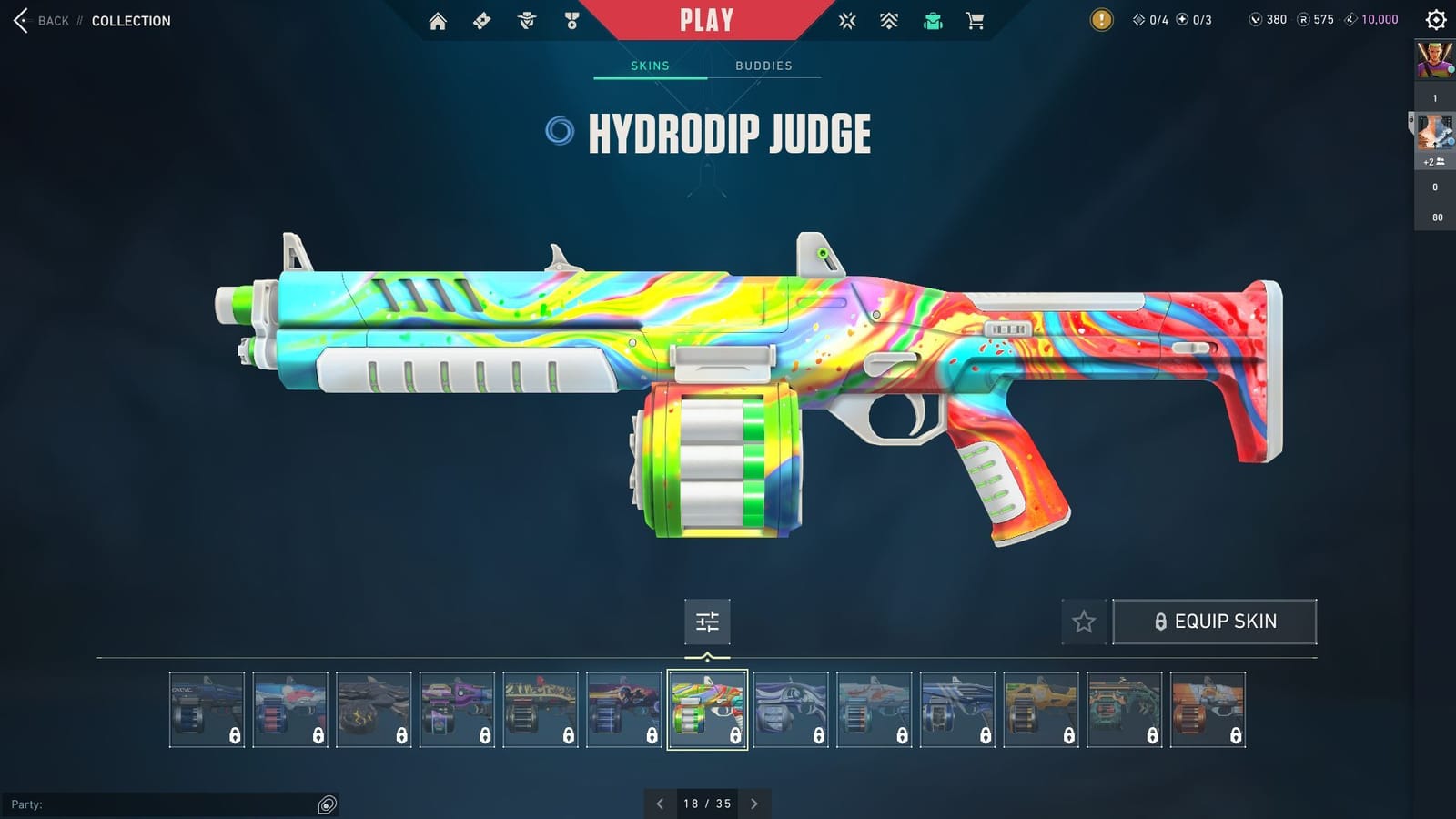Open the Home screen icon

tap(437, 20)
